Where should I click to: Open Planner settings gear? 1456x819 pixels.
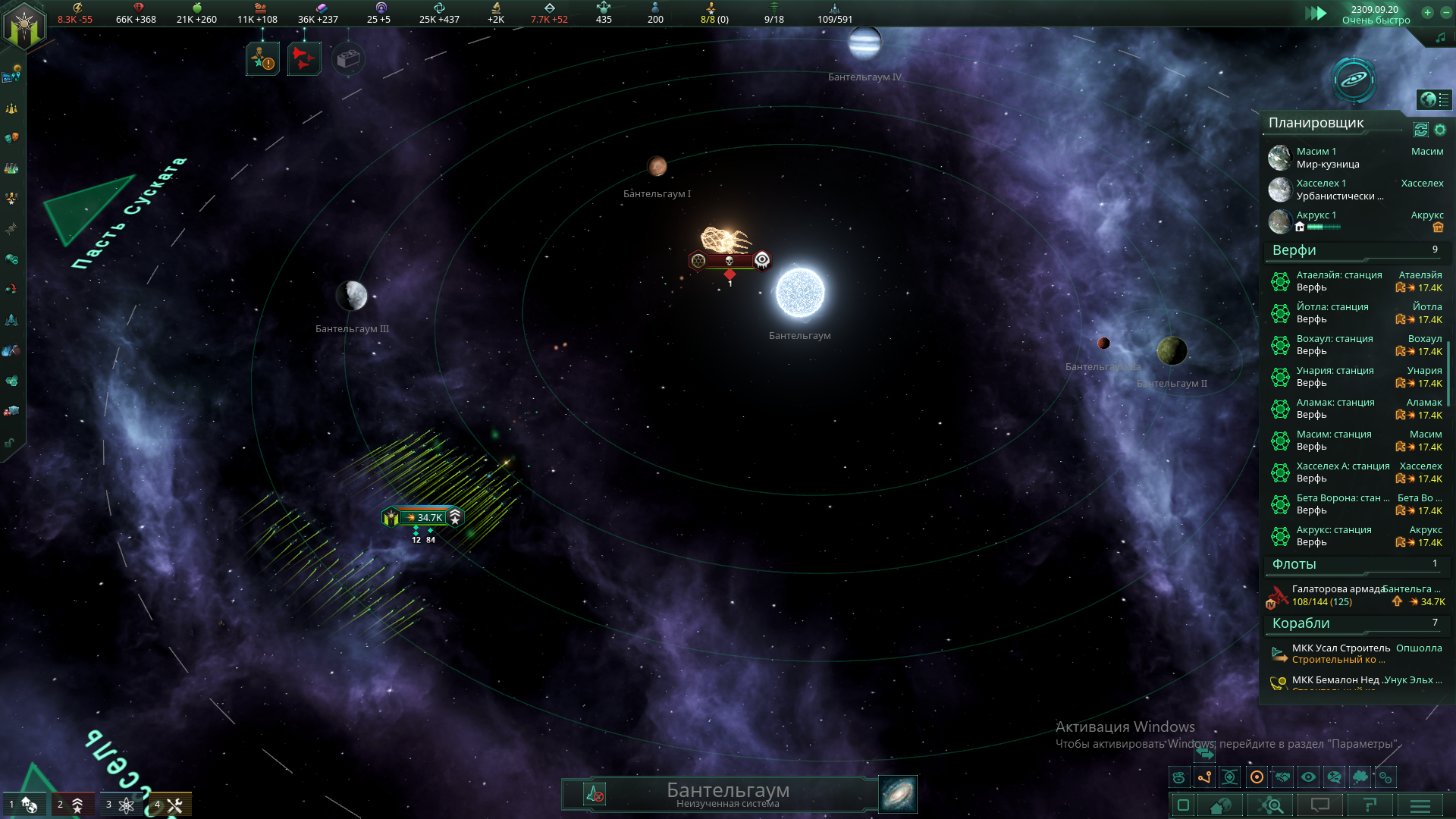pyautogui.click(x=1440, y=130)
